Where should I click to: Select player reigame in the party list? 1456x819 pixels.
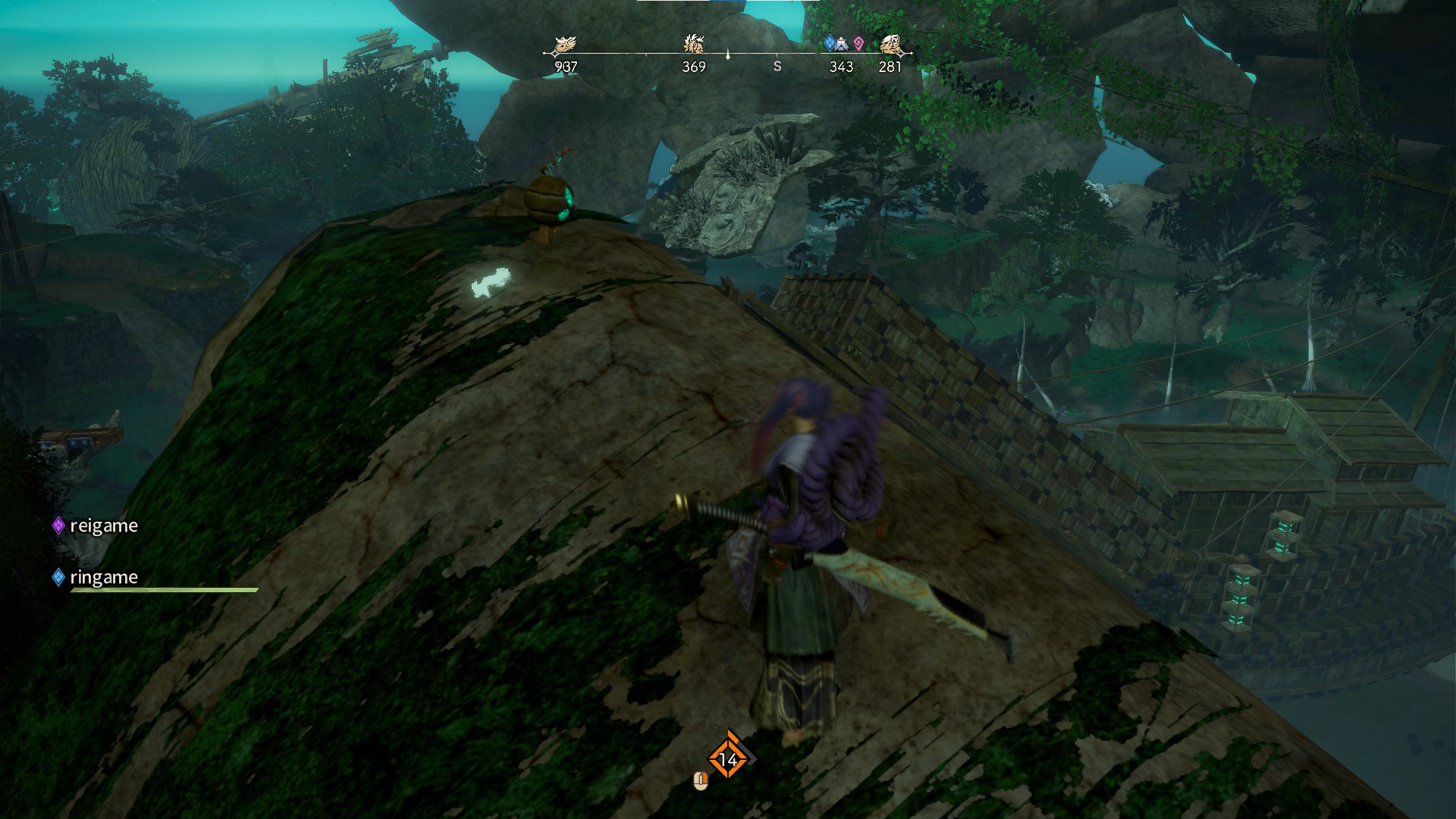click(x=103, y=526)
